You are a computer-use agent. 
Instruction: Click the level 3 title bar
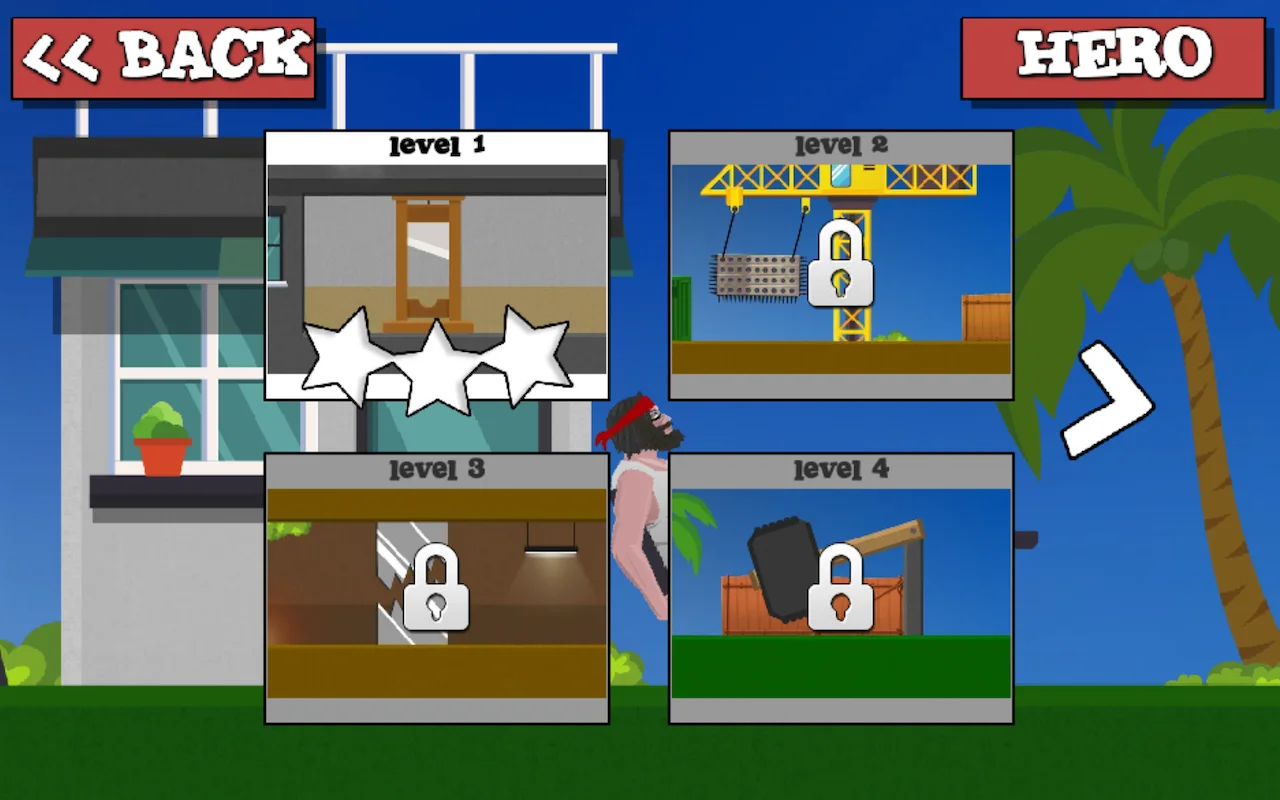pyautogui.click(x=437, y=468)
